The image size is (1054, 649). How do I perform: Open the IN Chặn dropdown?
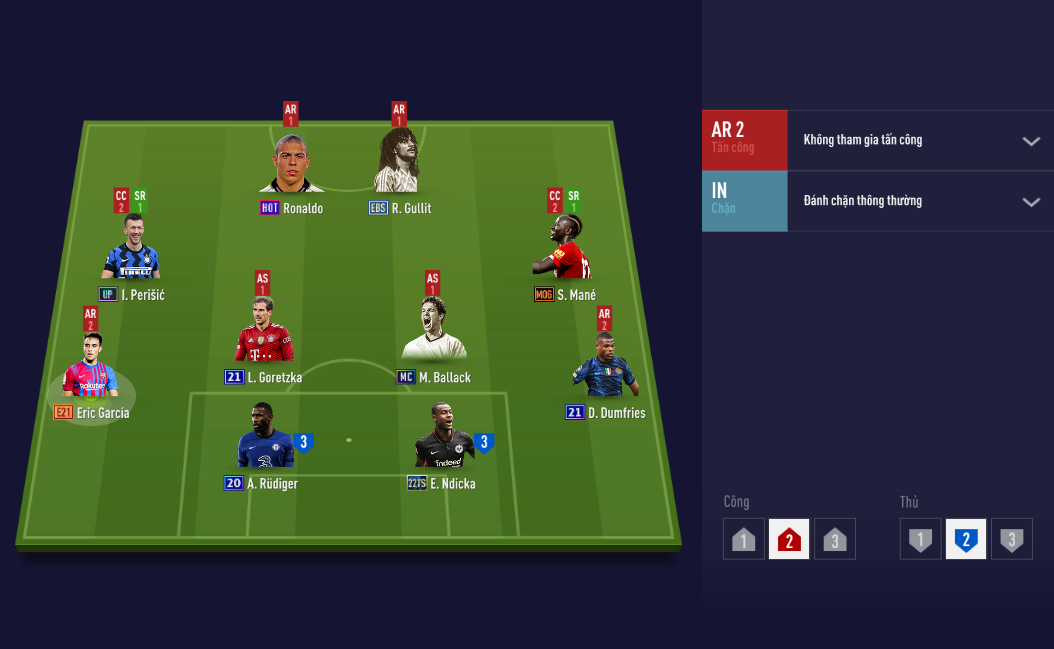pos(1031,202)
